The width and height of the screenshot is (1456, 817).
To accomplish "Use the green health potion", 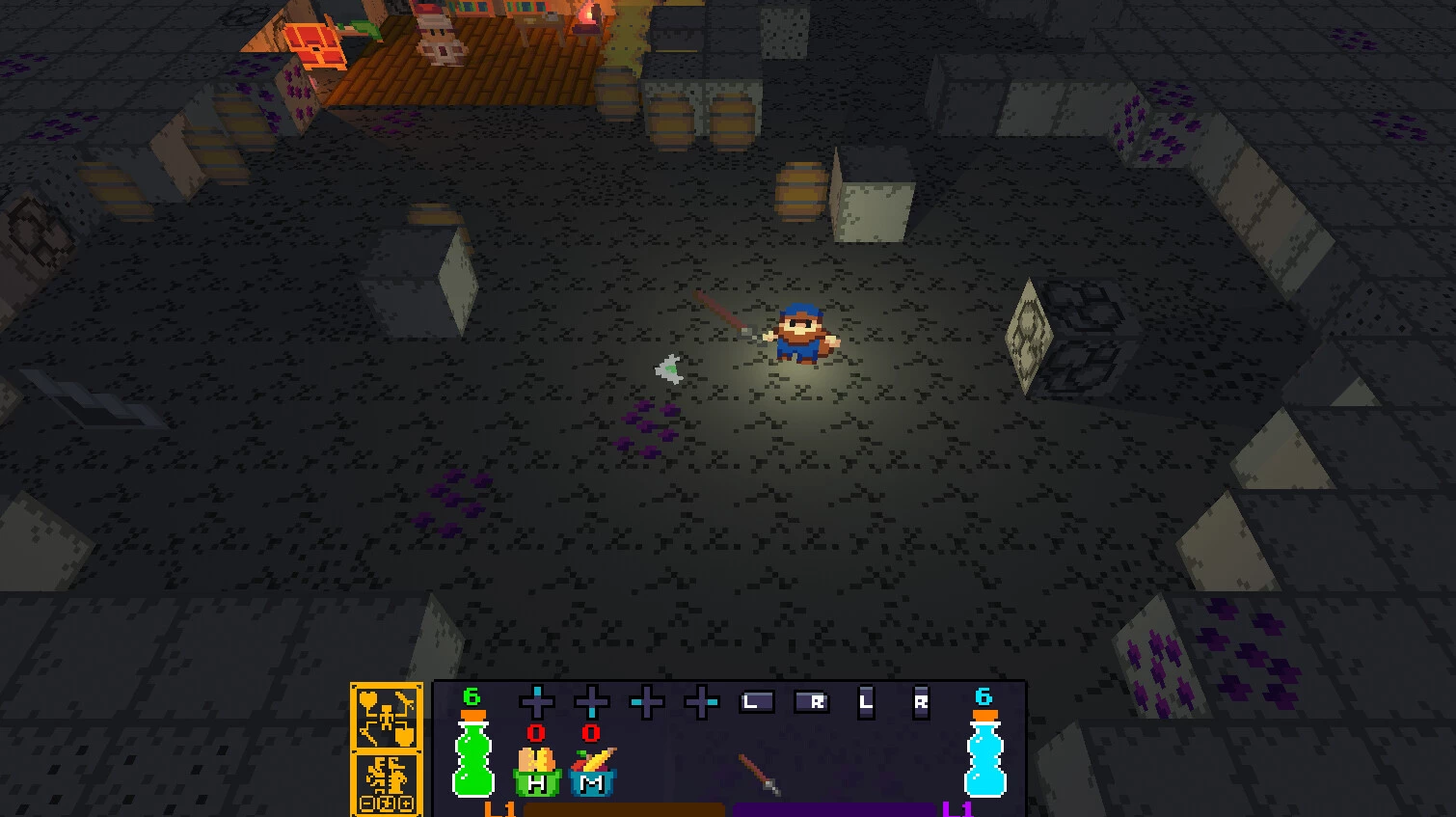I will point(472,756).
